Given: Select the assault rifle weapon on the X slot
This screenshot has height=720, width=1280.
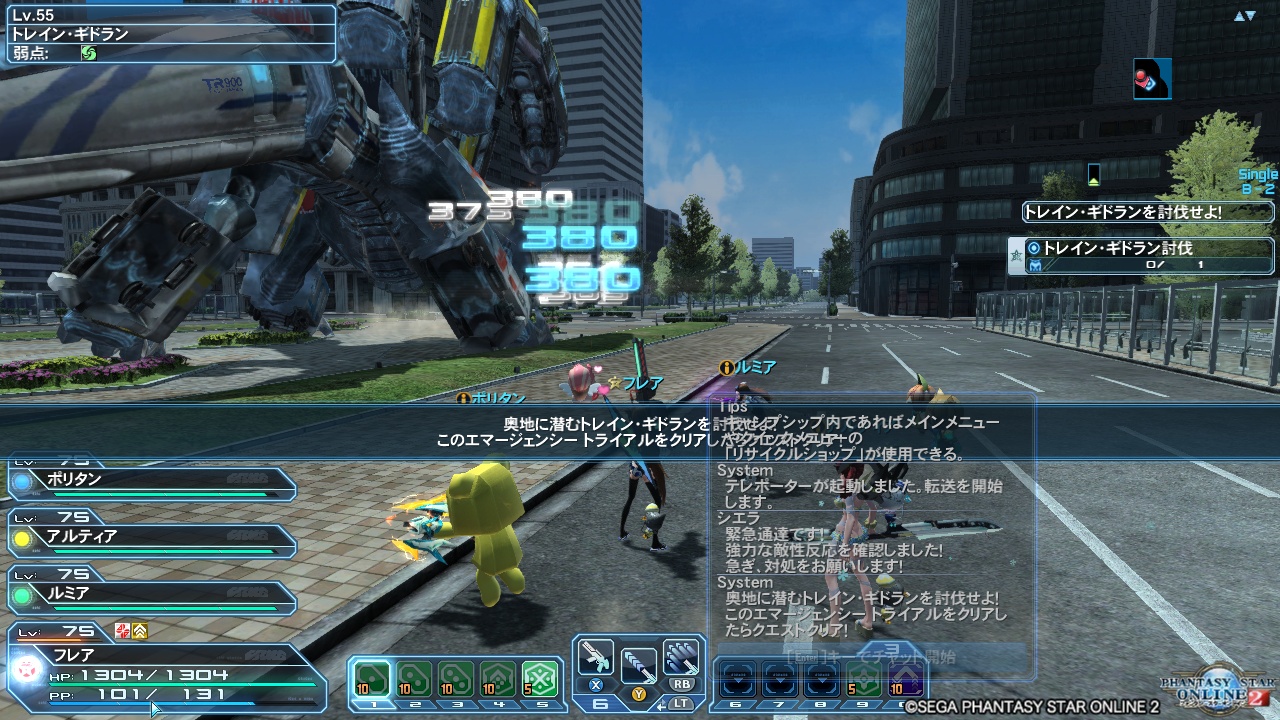Looking at the screenshot, I should coord(594,657).
